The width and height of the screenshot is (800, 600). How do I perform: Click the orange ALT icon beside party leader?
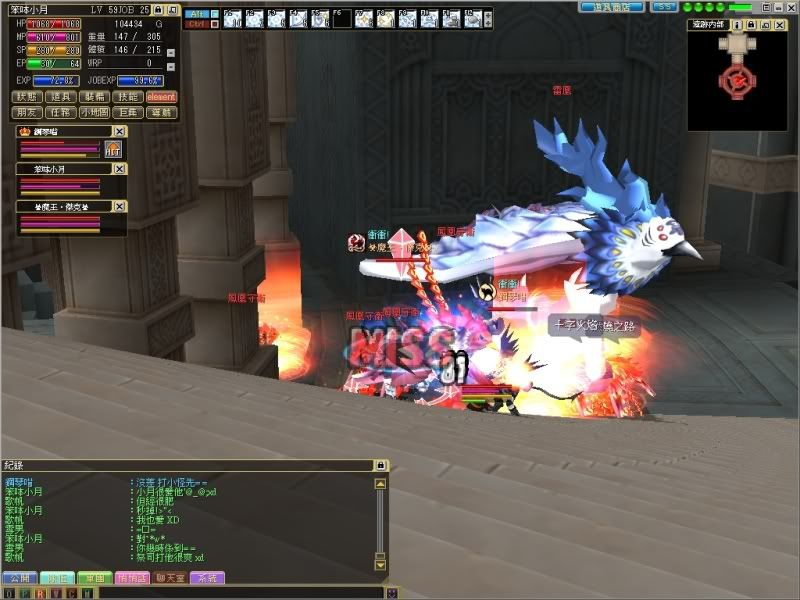tap(113, 149)
